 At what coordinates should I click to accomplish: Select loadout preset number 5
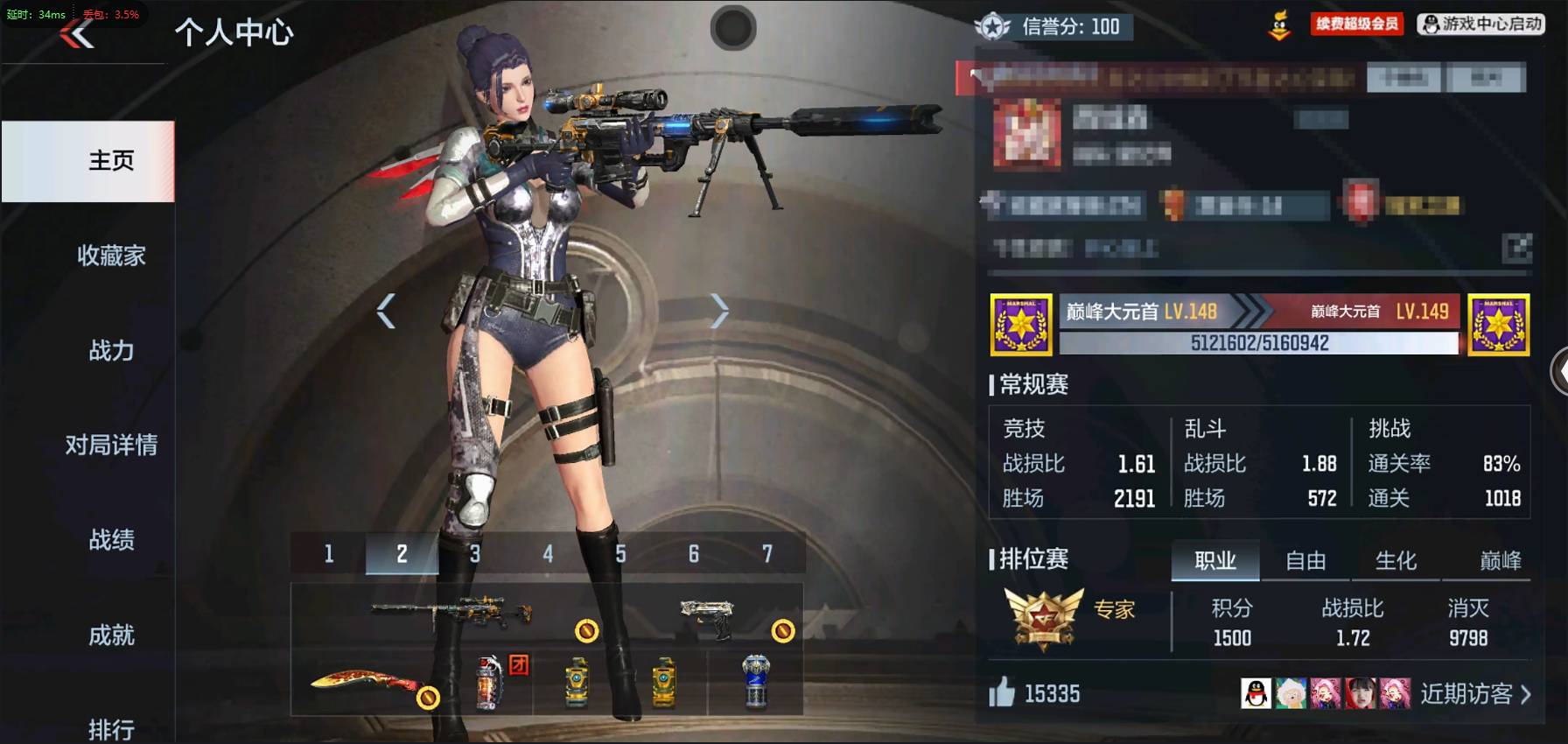[621, 553]
